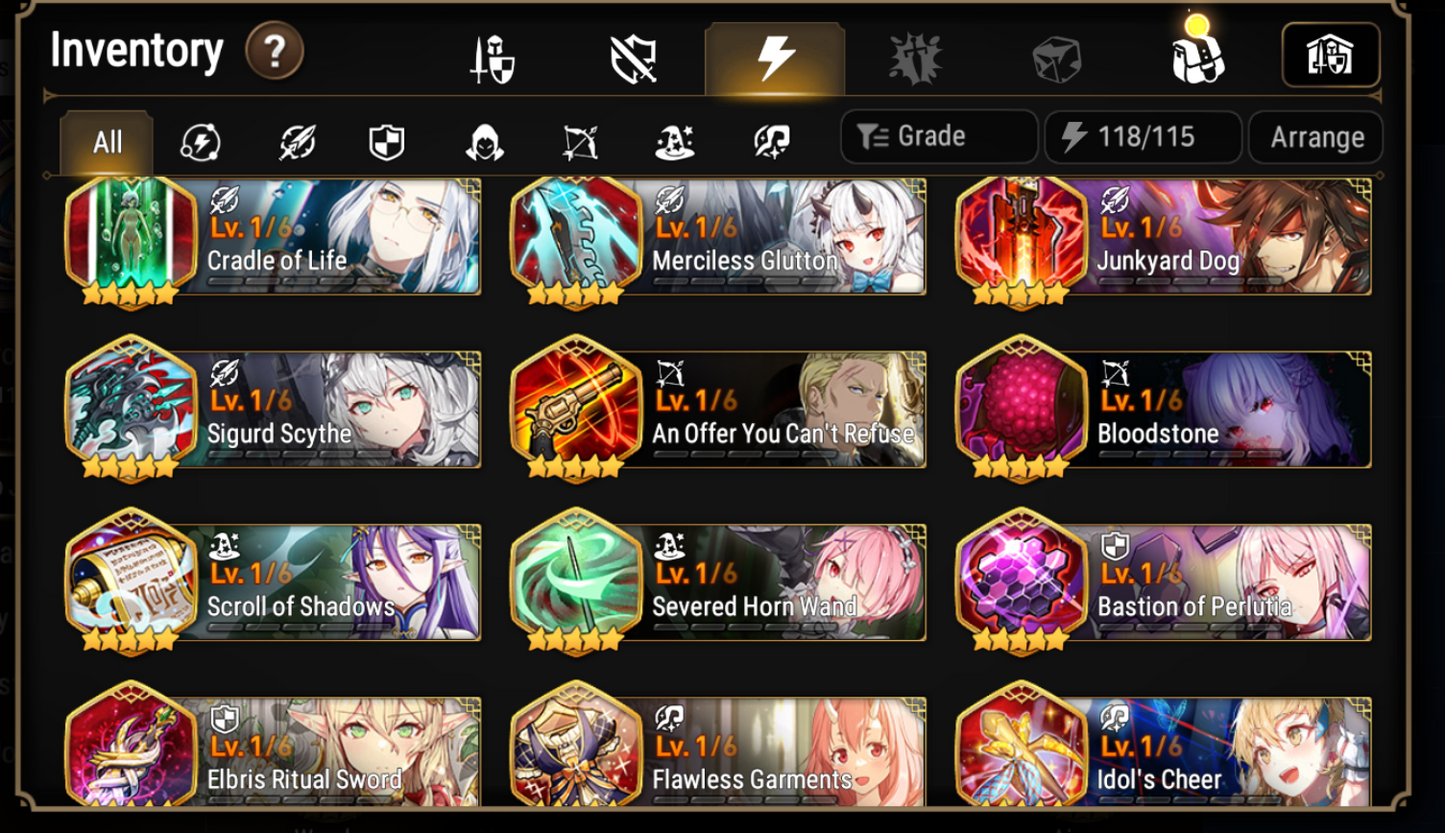Select the lightning bolt Artifact tab
The width and height of the screenshot is (1445, 833).
coord(775,57)
